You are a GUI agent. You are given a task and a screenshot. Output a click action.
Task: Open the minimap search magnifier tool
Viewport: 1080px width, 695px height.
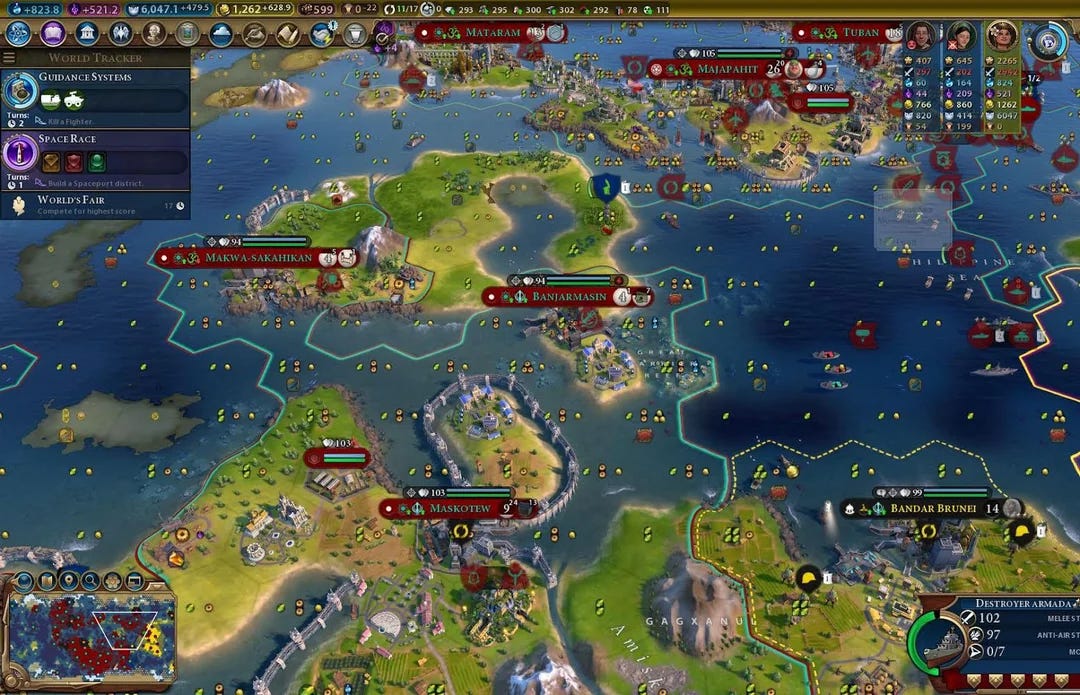[x=90, y=580]
